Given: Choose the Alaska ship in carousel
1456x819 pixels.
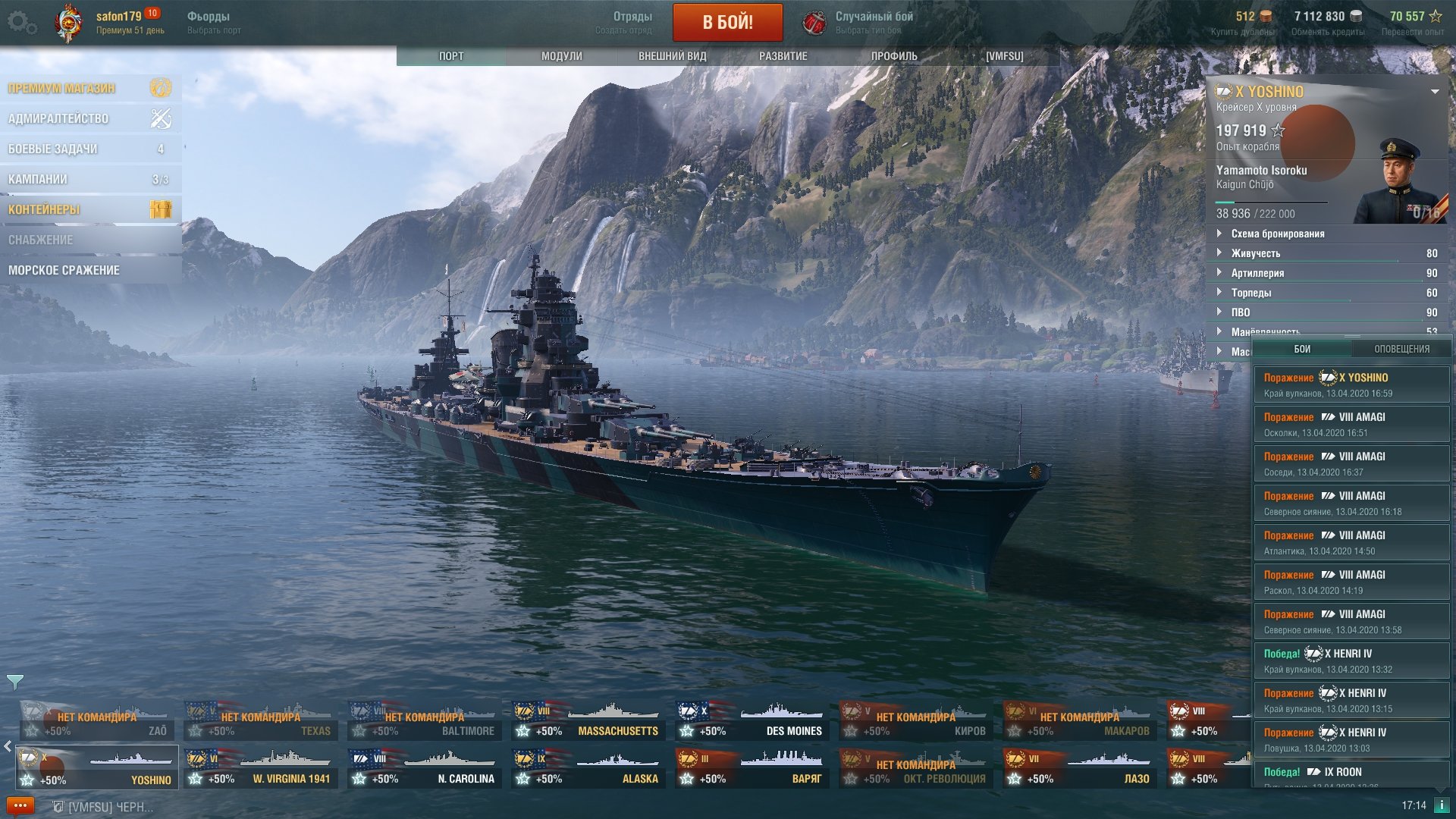Looking at the screenshot, I should [x=588, y=768].
